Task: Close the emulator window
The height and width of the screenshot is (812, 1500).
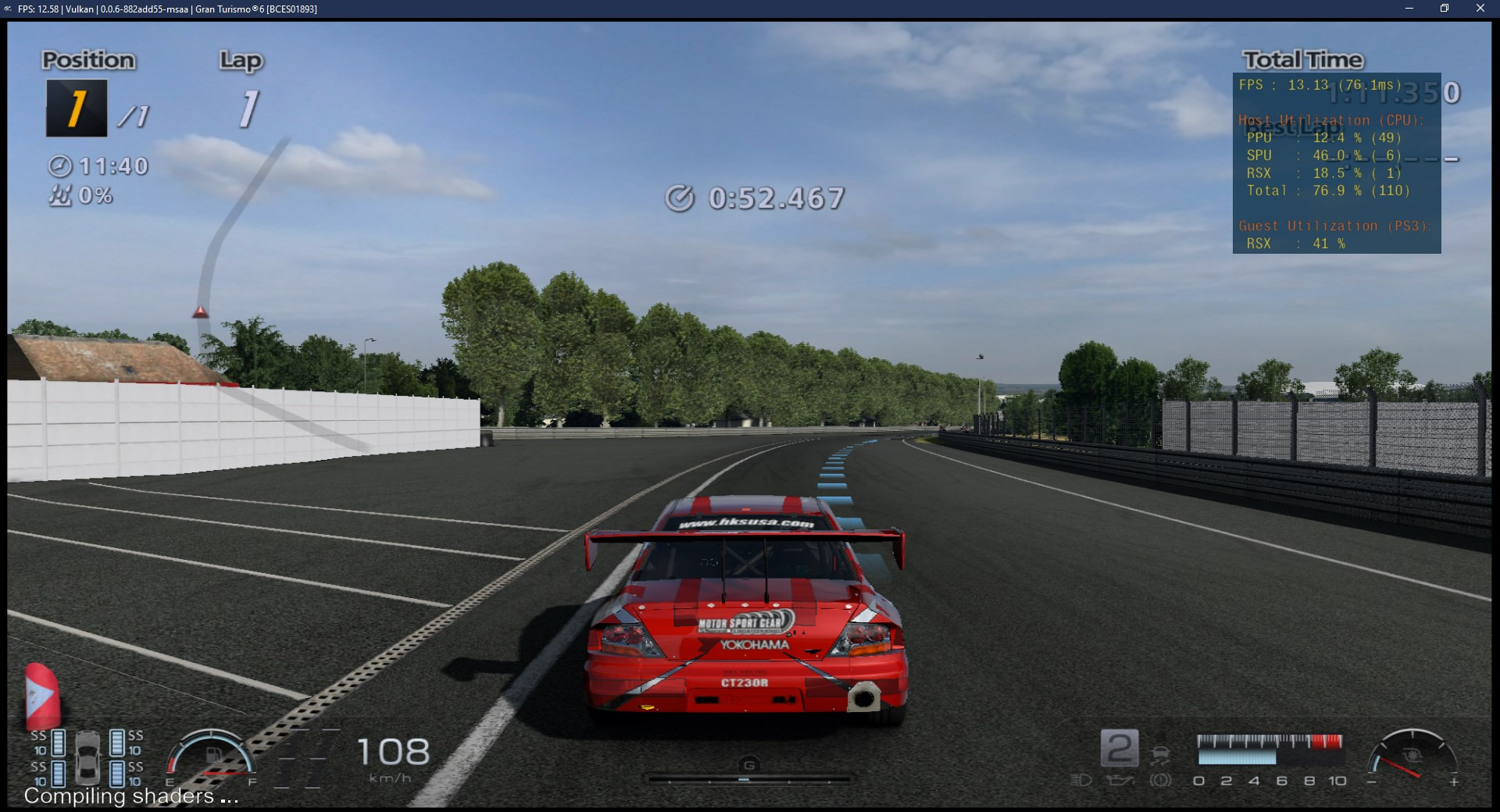Action: [1480, 9]
